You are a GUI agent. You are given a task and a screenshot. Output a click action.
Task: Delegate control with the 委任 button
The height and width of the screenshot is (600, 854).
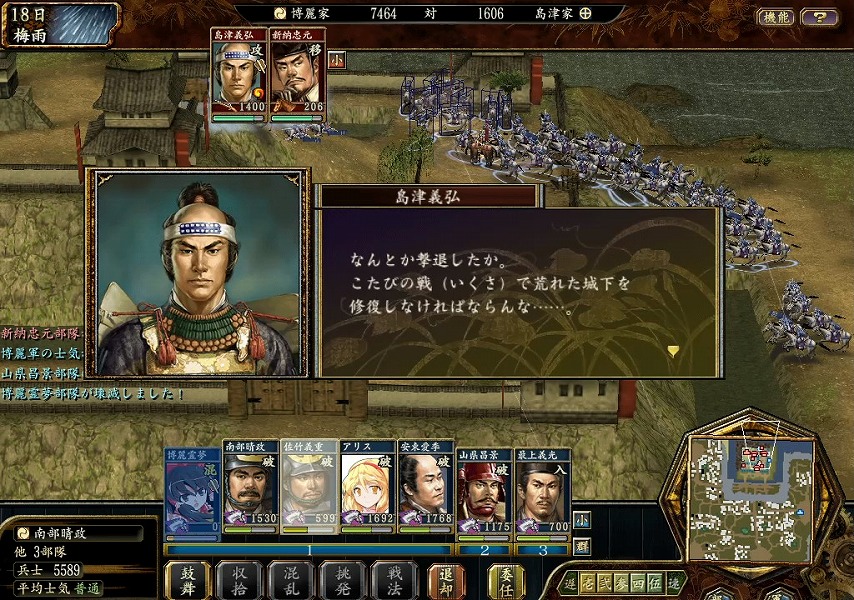click(x=506, y=580)
